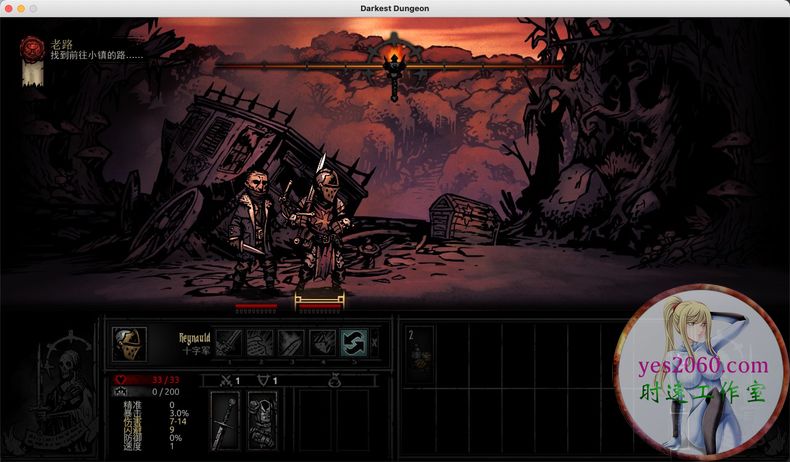
Task: Choose the first sword combat skill
Action: (228, 343)
